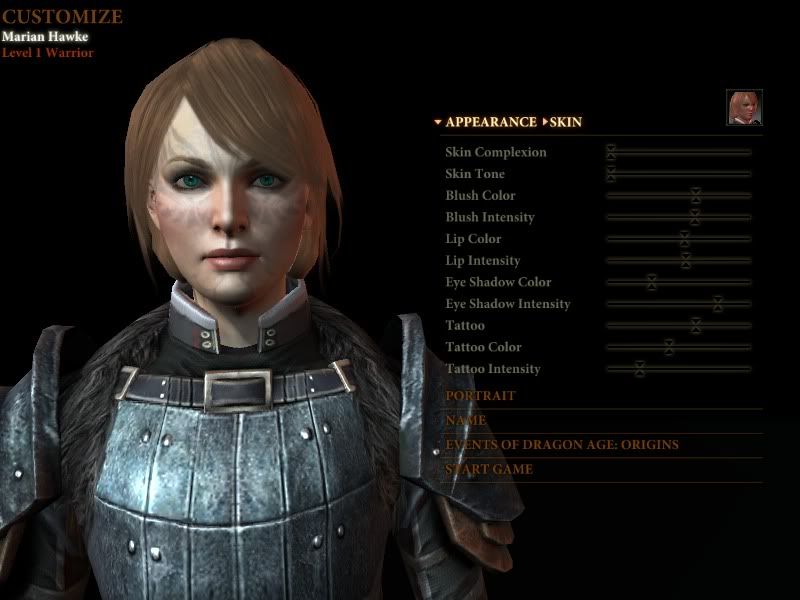
Task: Adjust the Eye Shadow Color slider
Action: [x=652, y=283]
